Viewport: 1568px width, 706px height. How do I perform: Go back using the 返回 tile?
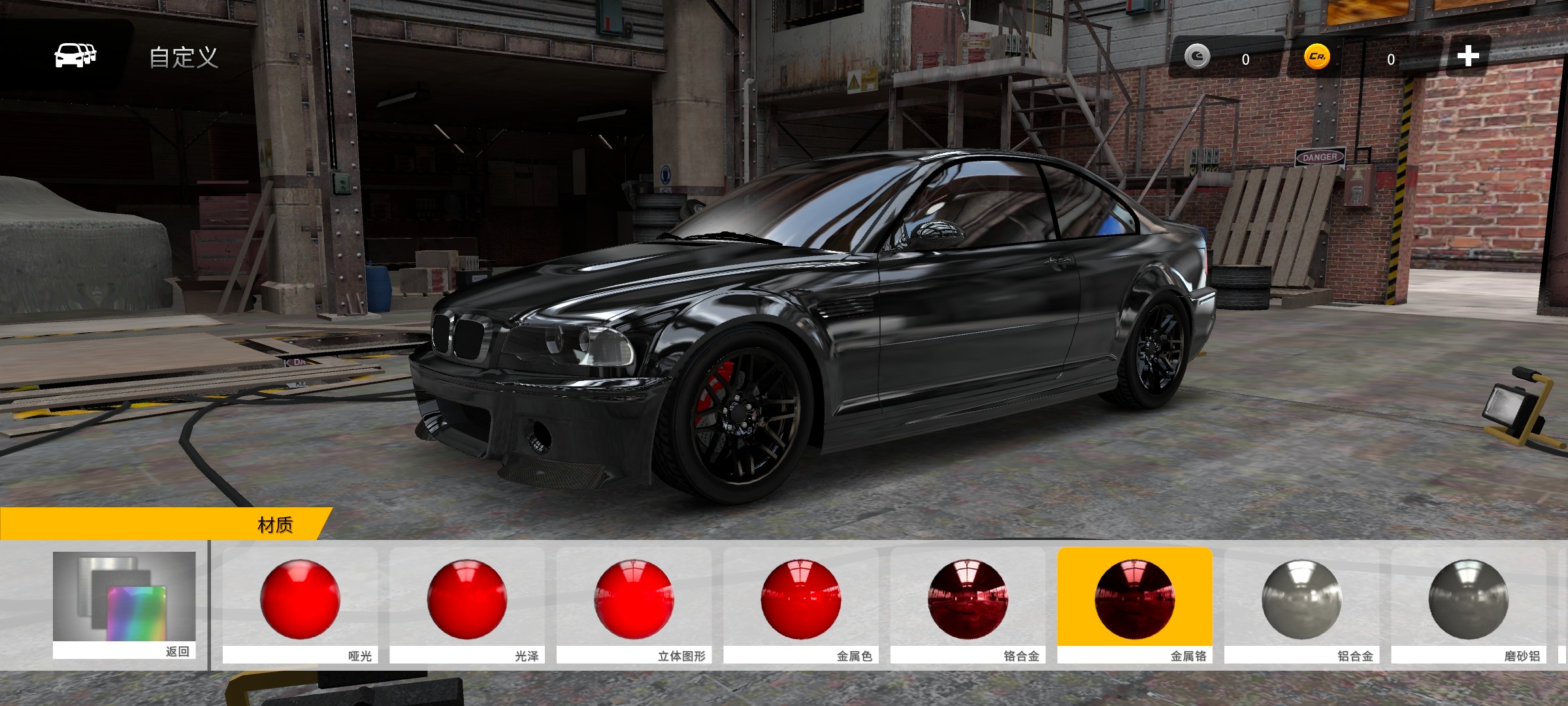124,605
